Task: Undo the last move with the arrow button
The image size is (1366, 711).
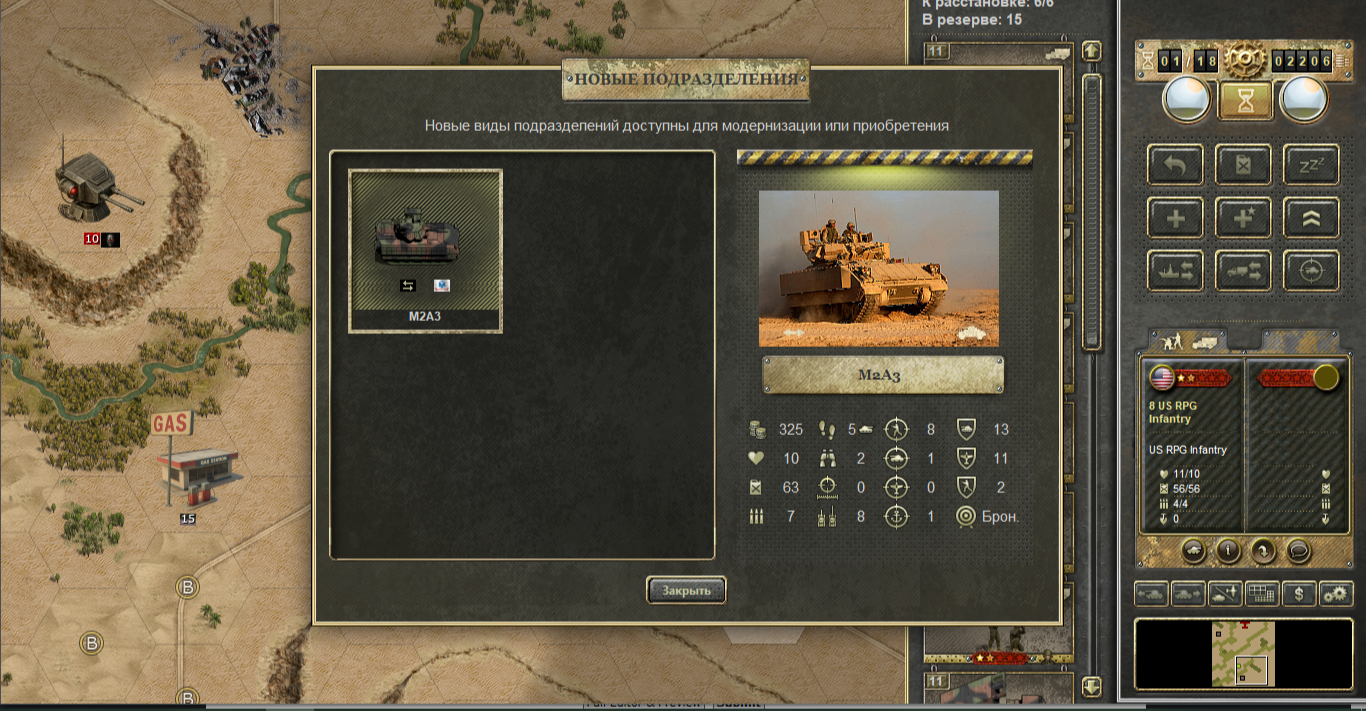Action: tap(1176, 165)
